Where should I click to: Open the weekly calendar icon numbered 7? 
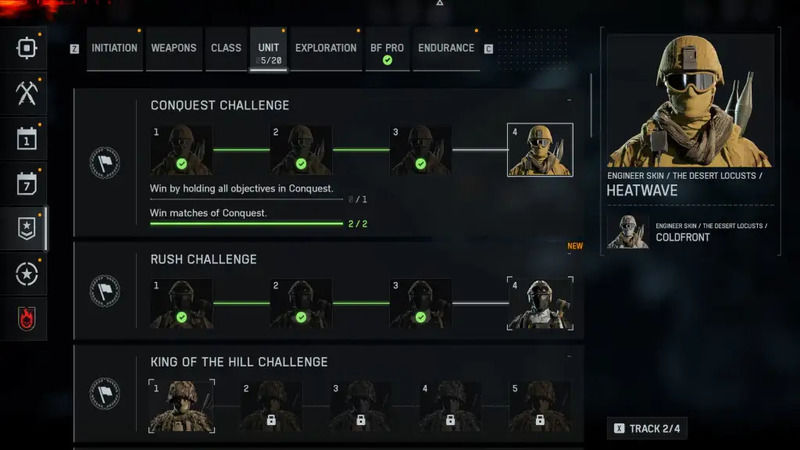point(26,184)
